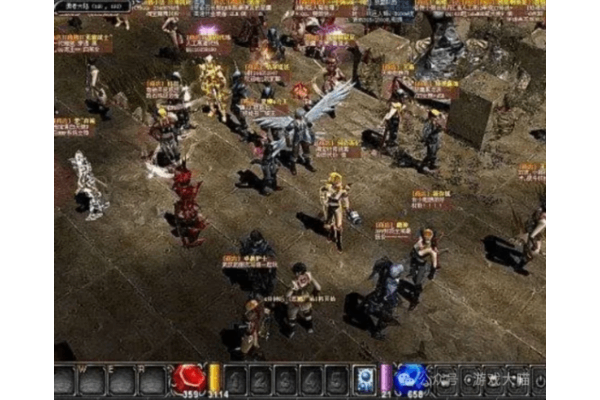The height and width of the screenshot is (400, 600).
Task: Select the E skill slot
Action: (122, 380)
